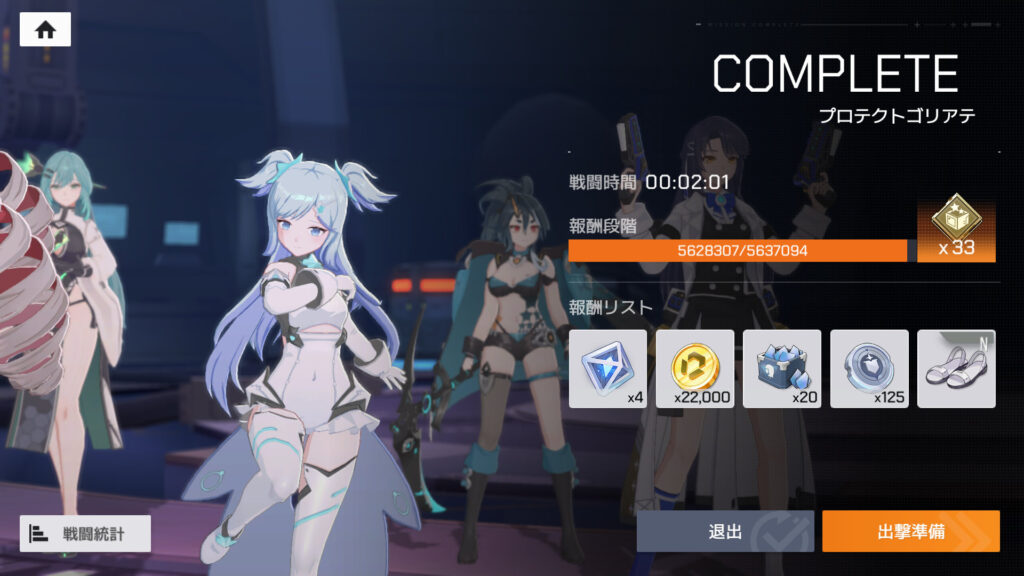Open the 戦闘統計 battle statistics
The height and width of the screenshot is (576, 1024).
(85, 533)
